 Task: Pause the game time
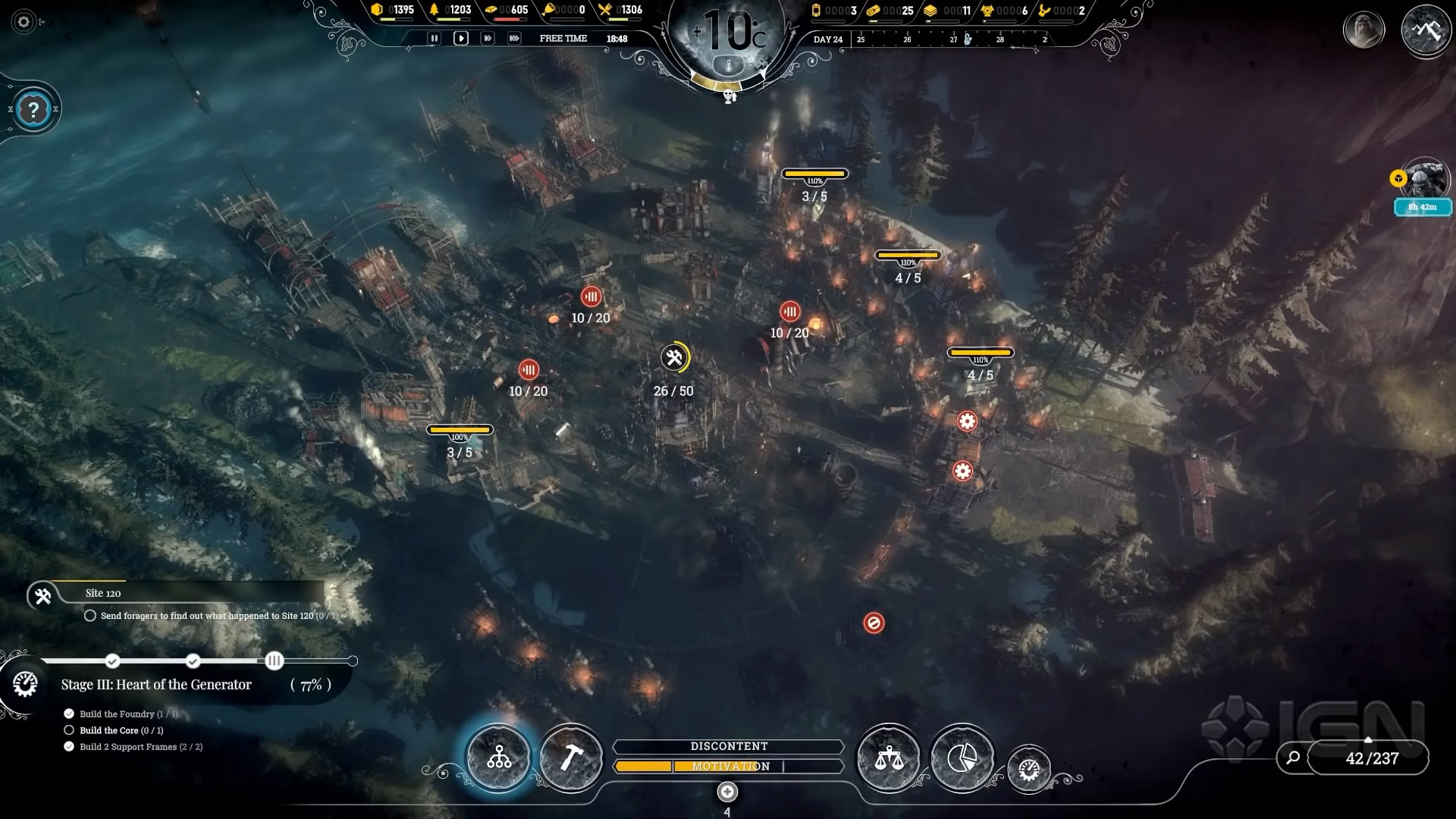434,38
